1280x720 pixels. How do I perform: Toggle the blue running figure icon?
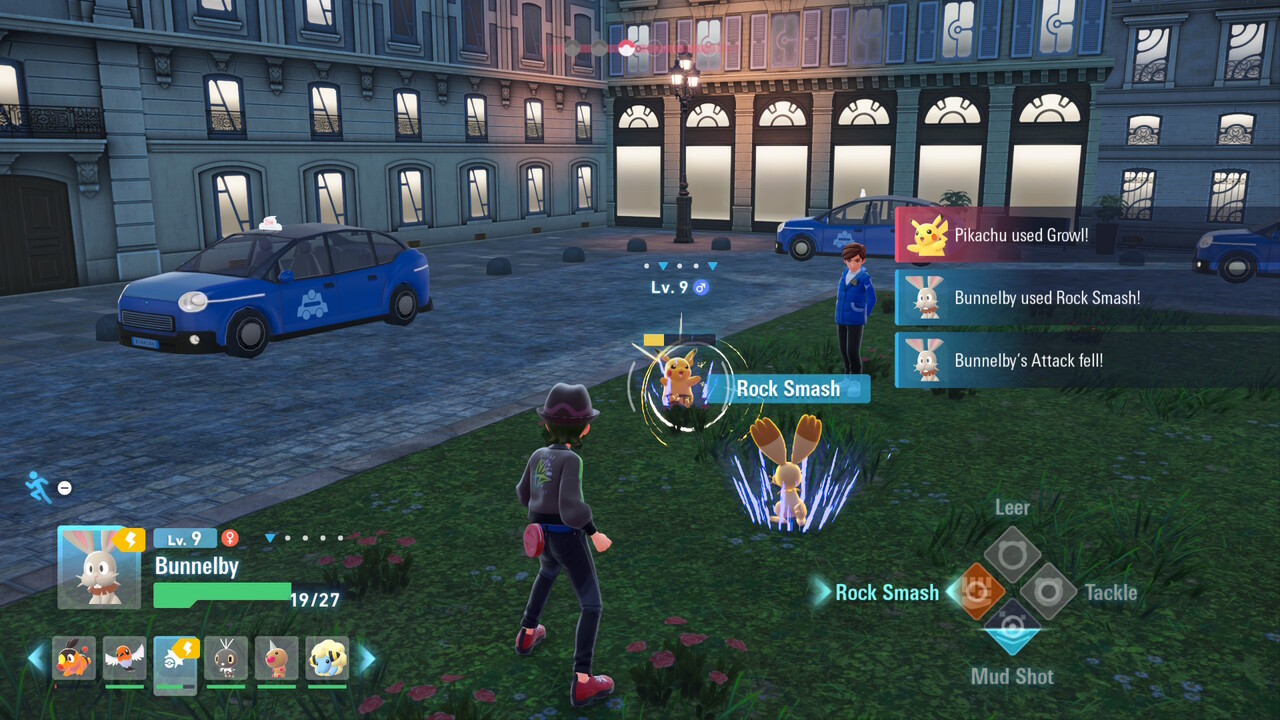[38, 487]
